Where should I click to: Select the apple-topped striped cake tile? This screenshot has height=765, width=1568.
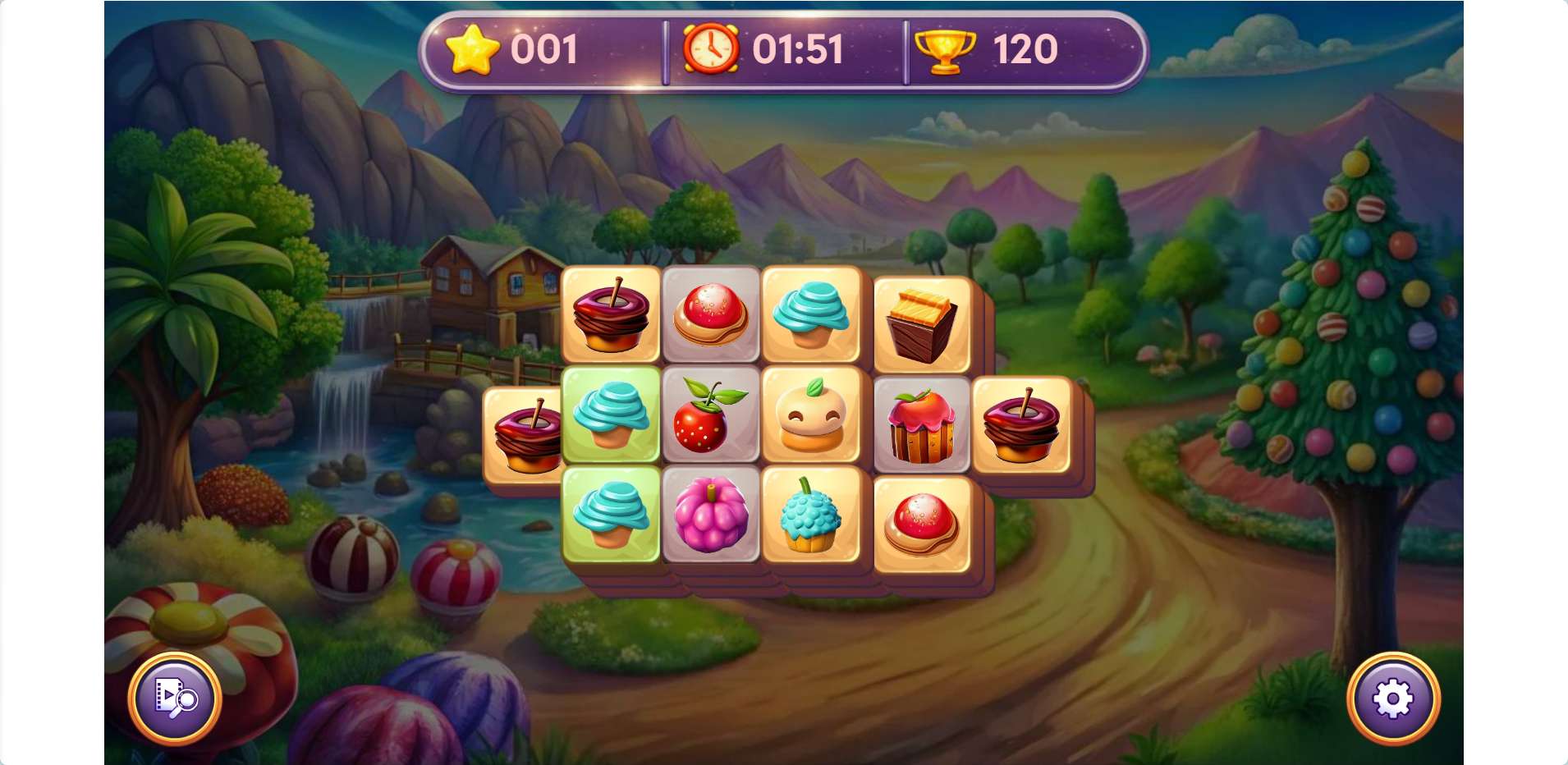pyautogui.click(x=922, y=425)
